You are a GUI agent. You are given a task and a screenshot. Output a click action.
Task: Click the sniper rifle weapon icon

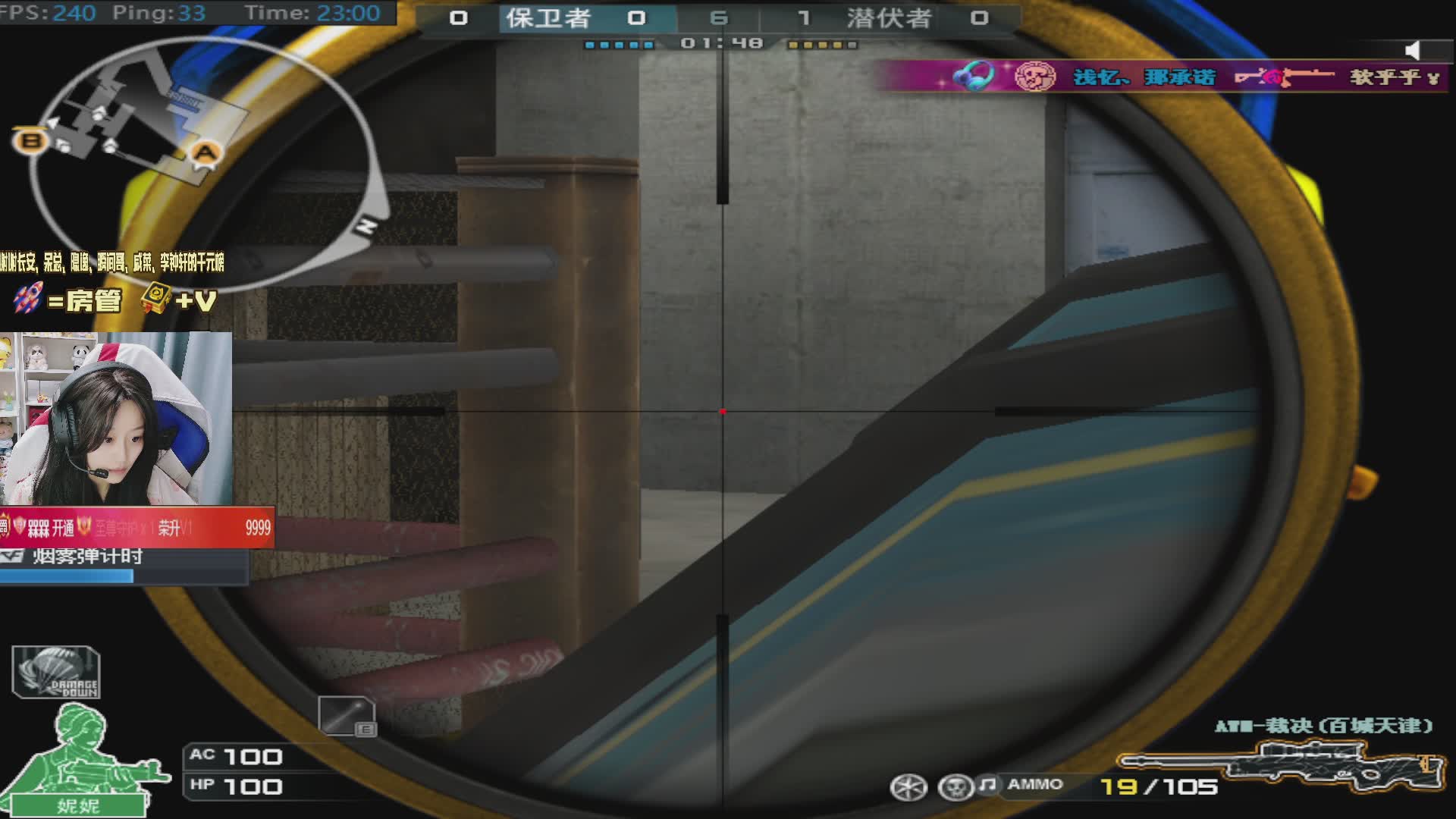[x=1282, y=764]
